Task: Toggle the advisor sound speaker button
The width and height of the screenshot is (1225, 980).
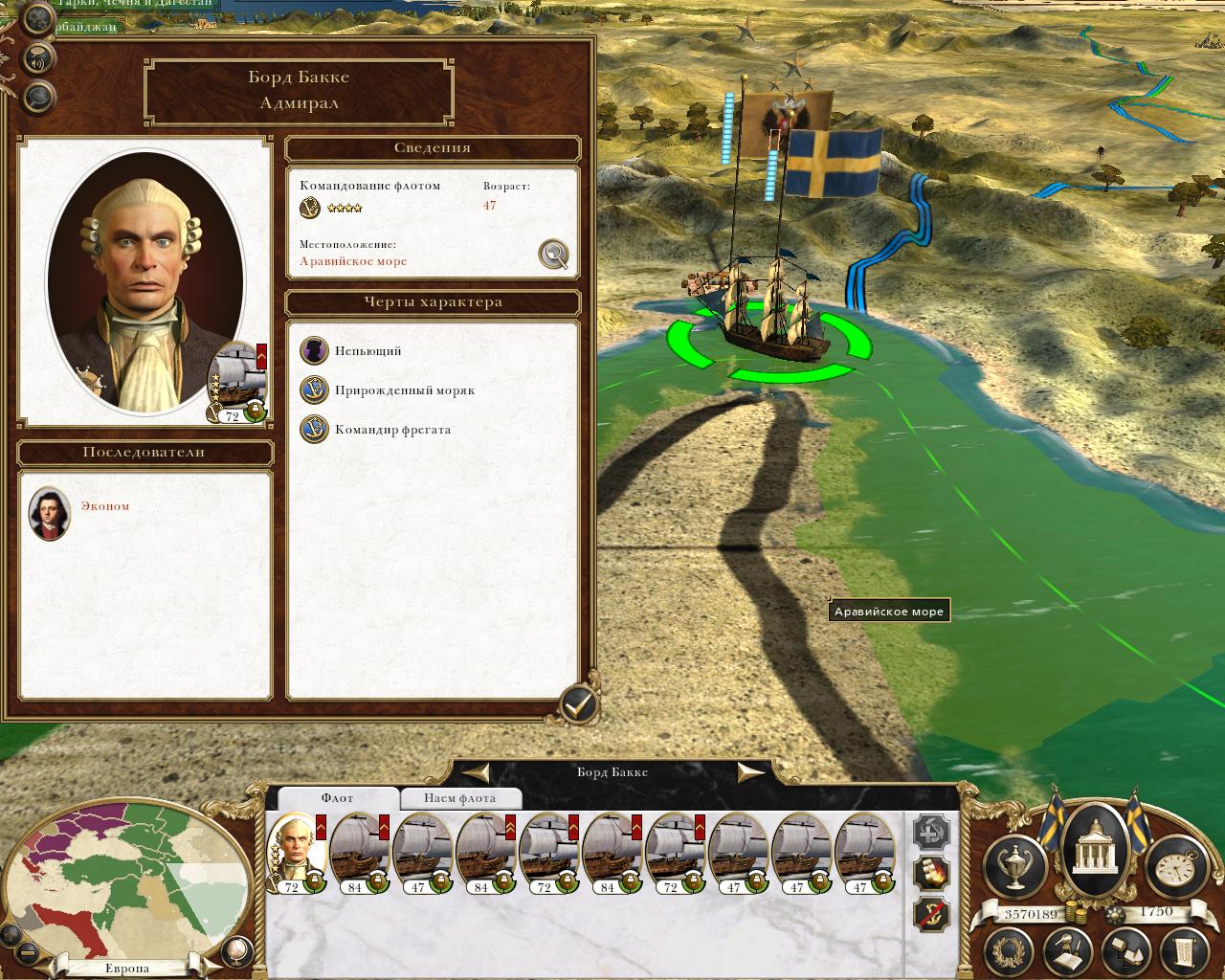Action: click(38, 57)
